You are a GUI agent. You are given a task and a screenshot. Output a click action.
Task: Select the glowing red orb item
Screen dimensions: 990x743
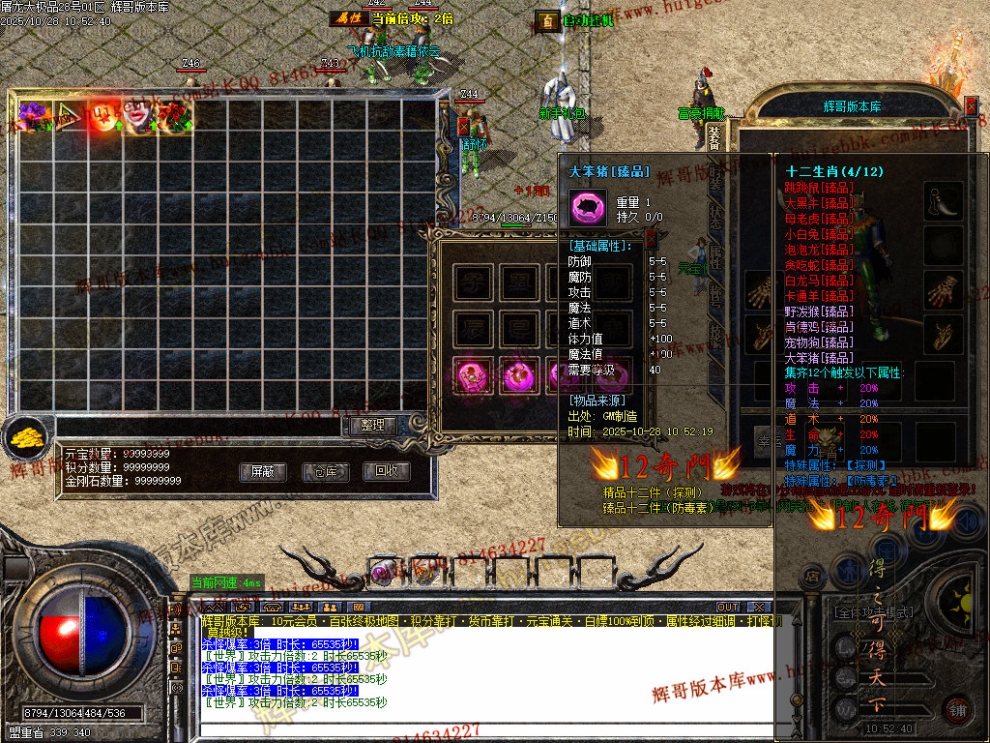(x=103, y=115)
